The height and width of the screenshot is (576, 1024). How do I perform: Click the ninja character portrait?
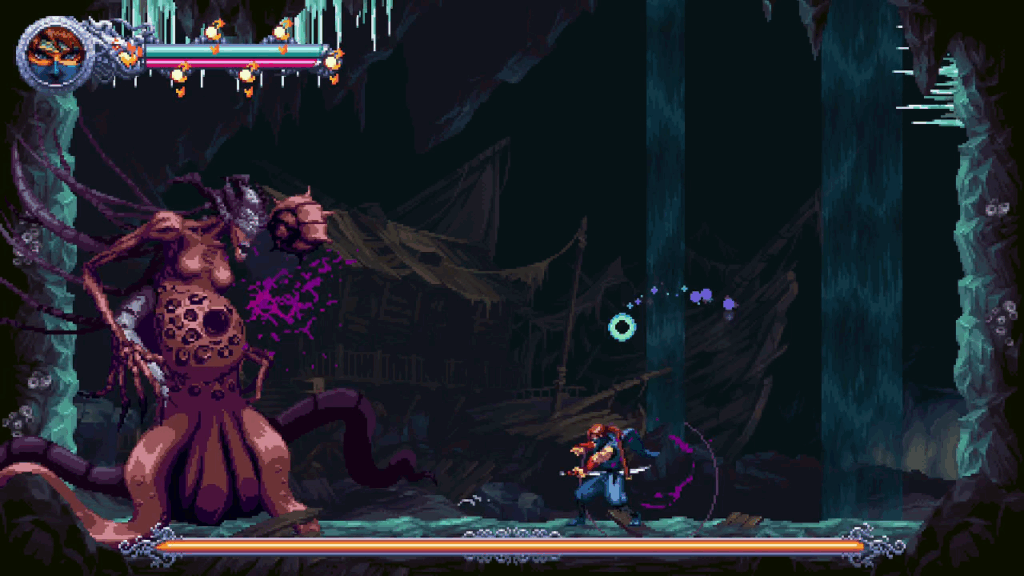click(x=48, y=52)
